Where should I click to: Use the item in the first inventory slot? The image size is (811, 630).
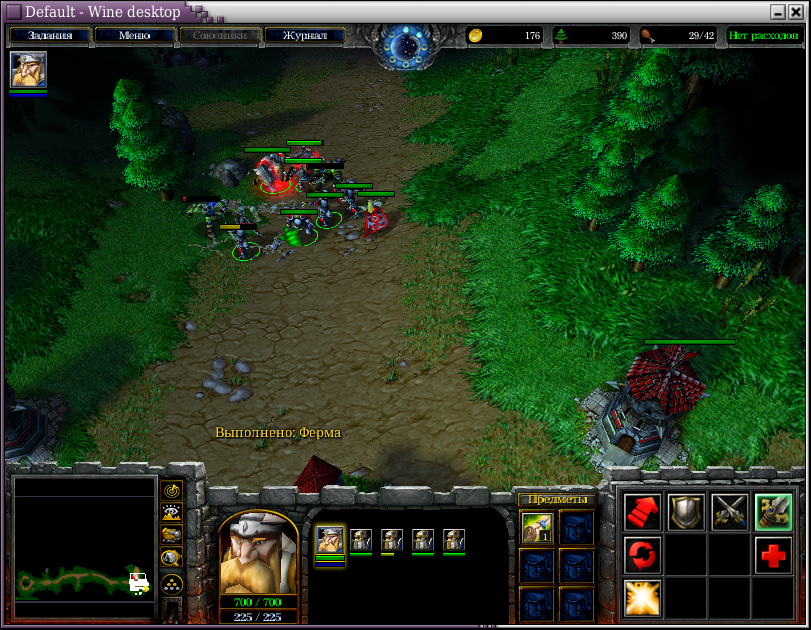pyautogui.click(x=538, y=526)
